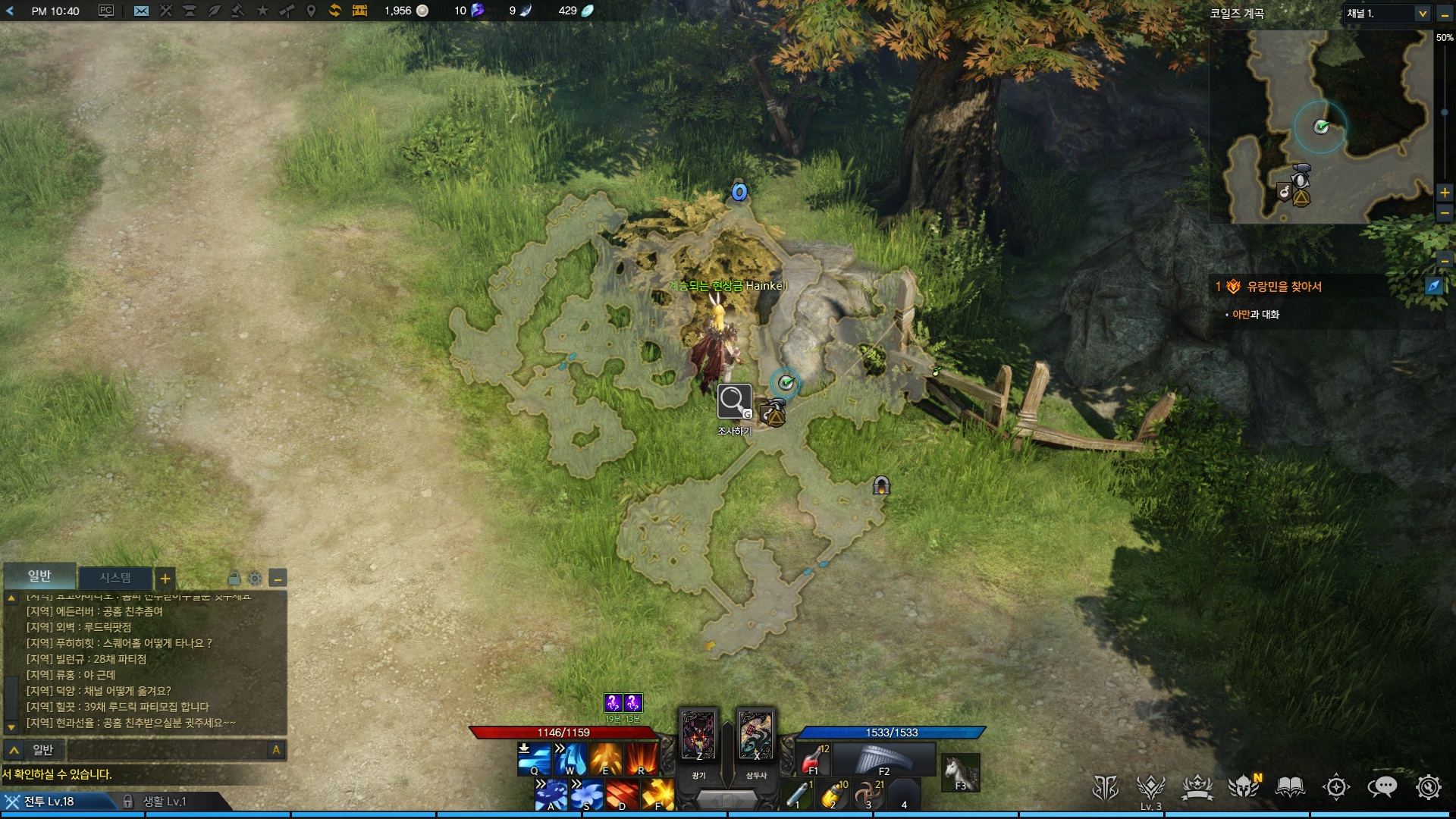This screenshot has width=1456, height=819.
Task: Select the 유랑민을 찾아서 quest tracker entry
Action: coord(1284,287)
